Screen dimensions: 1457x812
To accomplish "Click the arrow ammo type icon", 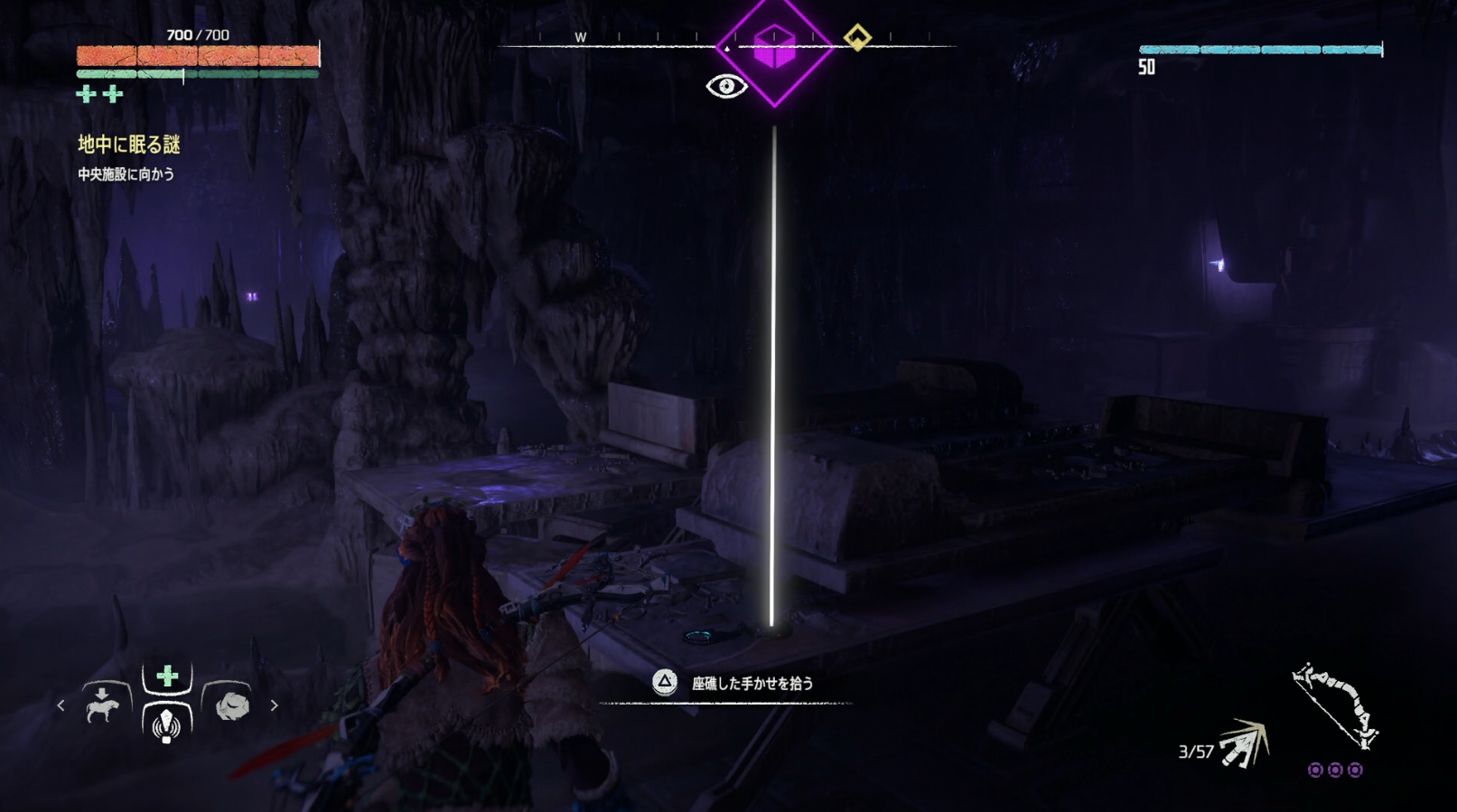I will [1244, 743].
